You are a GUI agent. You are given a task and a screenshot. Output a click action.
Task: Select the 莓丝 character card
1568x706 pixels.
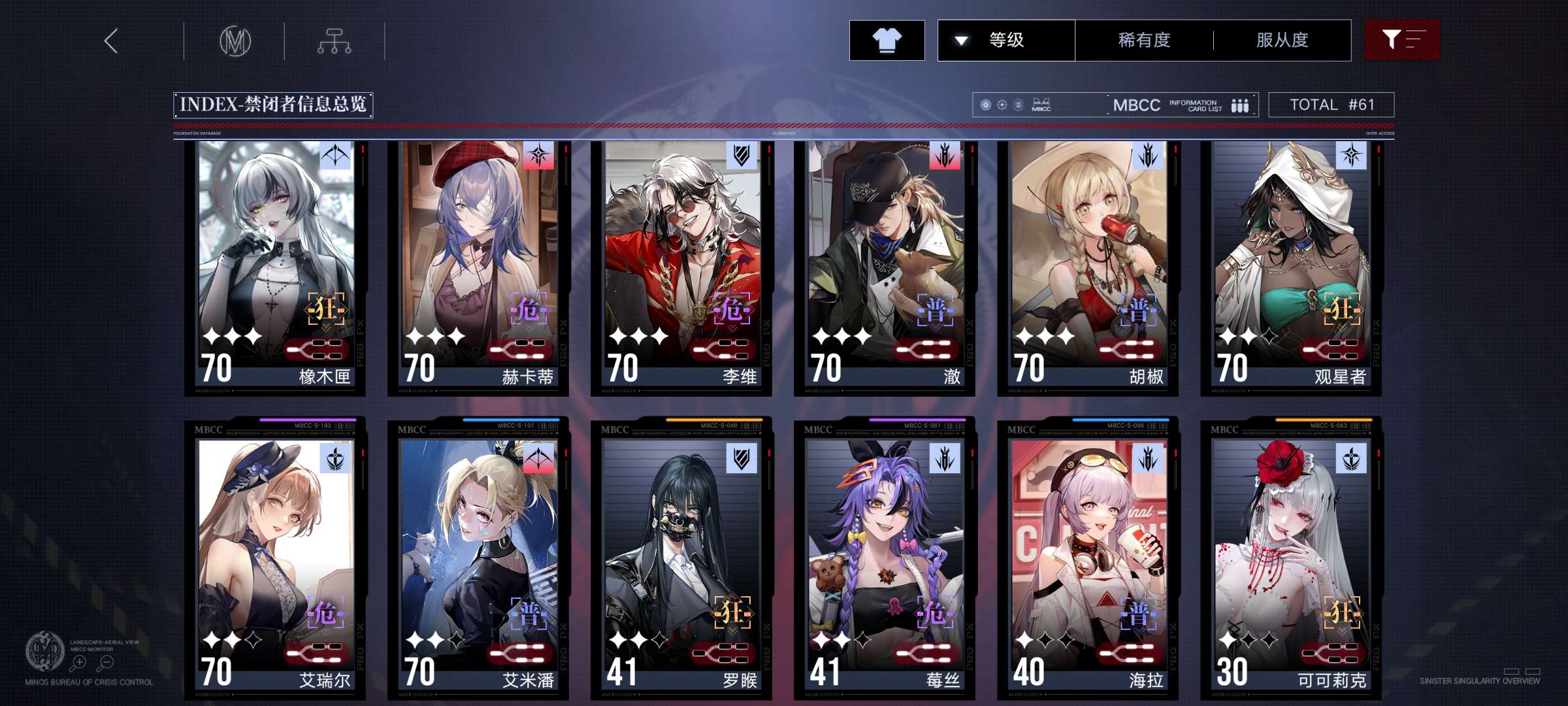pyautogui.click(x=885, y=562)
